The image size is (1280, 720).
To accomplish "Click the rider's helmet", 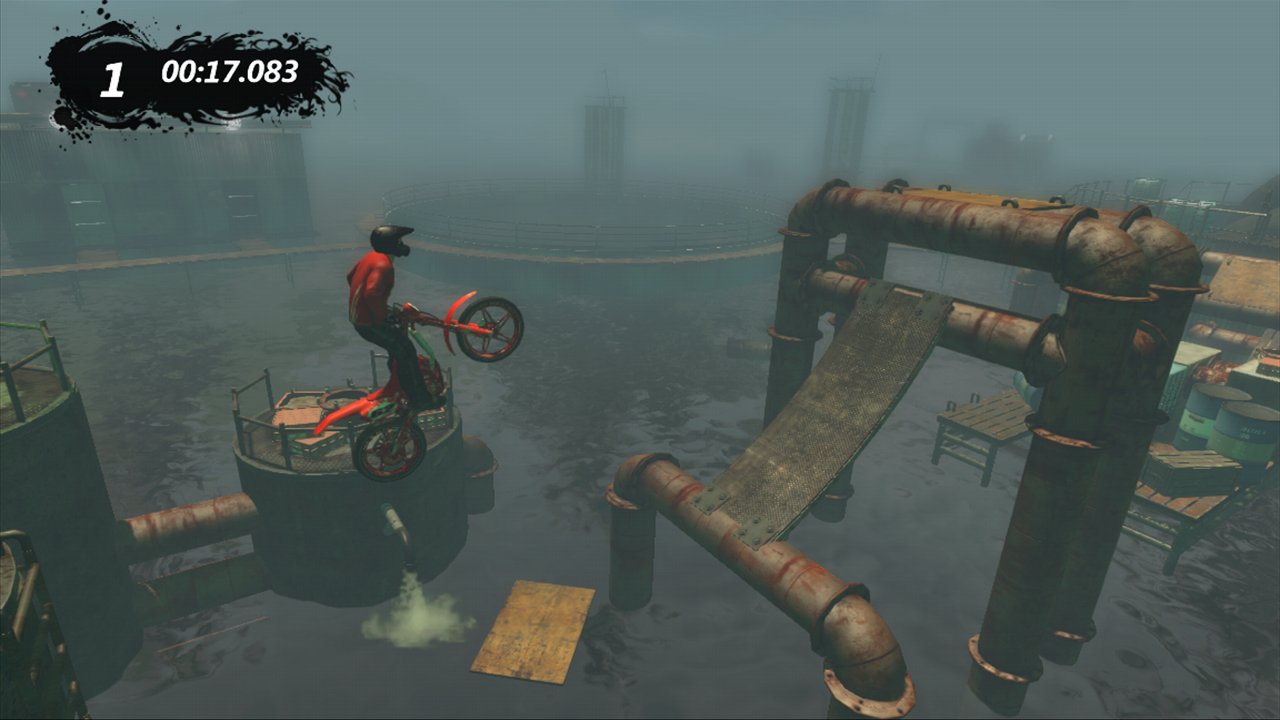I will 390,240.
